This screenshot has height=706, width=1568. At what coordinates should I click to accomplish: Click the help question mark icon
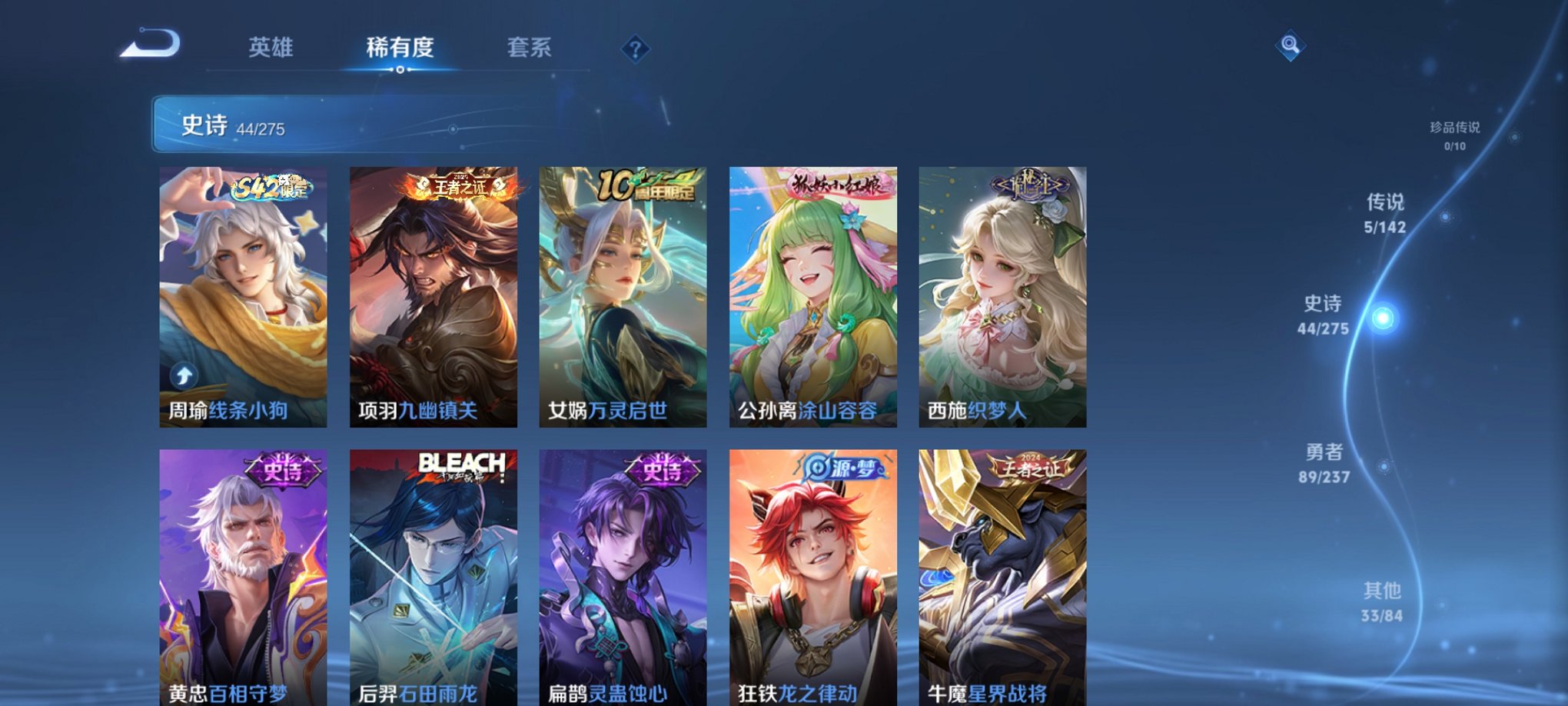635,49
